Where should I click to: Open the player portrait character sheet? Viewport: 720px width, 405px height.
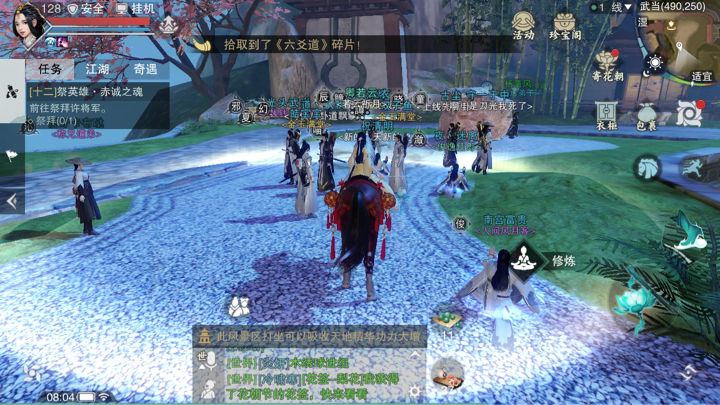(27, 22)
